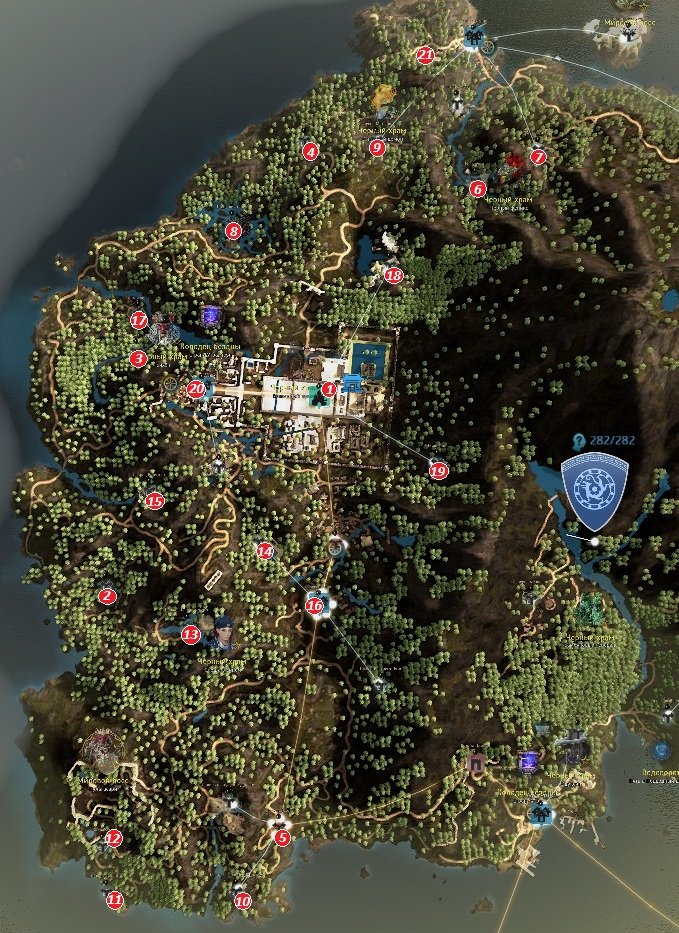
Task: Select the marker numbered 3
Action: (x=139, y=358)
